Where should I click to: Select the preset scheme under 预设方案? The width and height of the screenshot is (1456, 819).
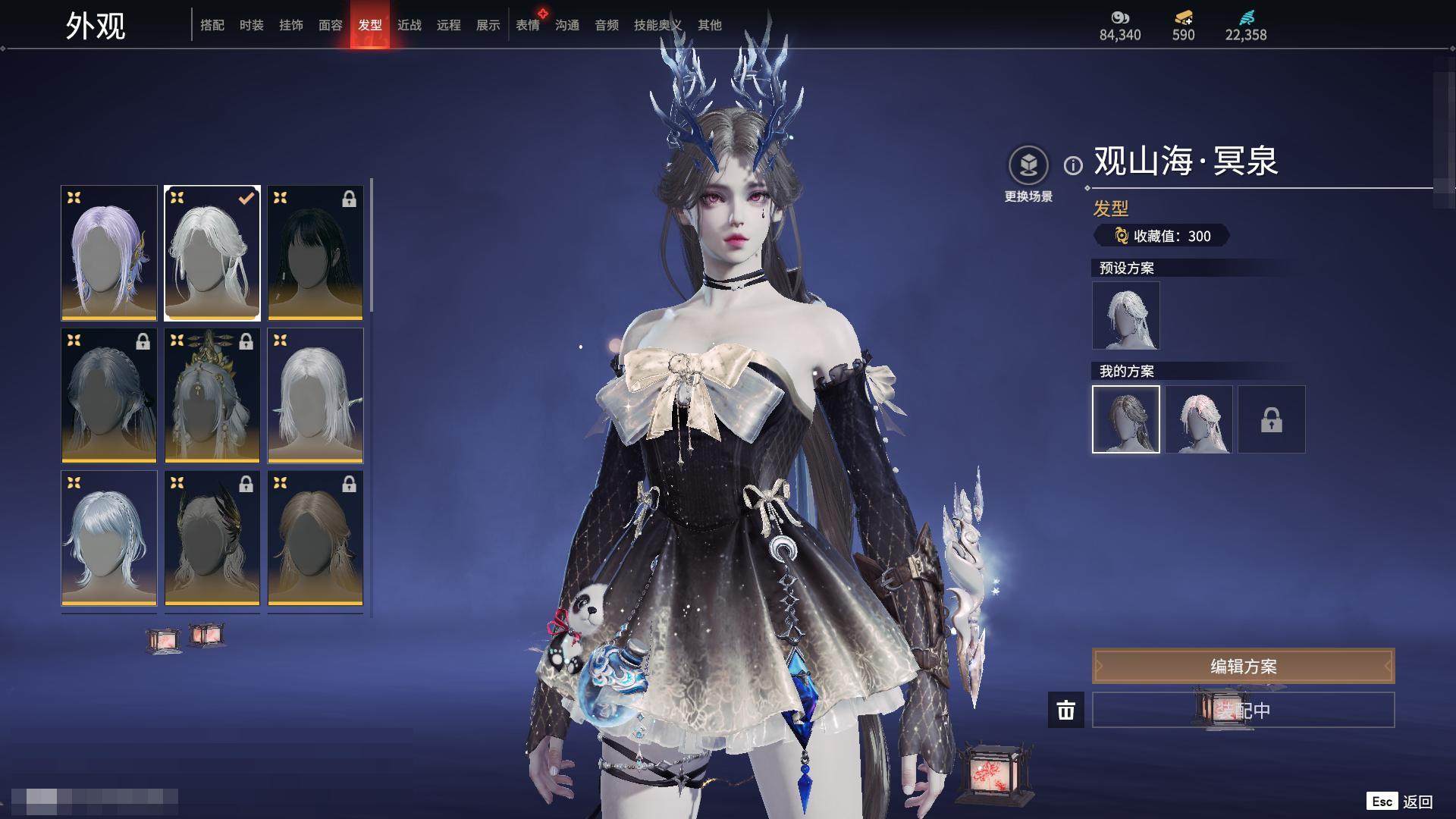tap(1126, 315)
